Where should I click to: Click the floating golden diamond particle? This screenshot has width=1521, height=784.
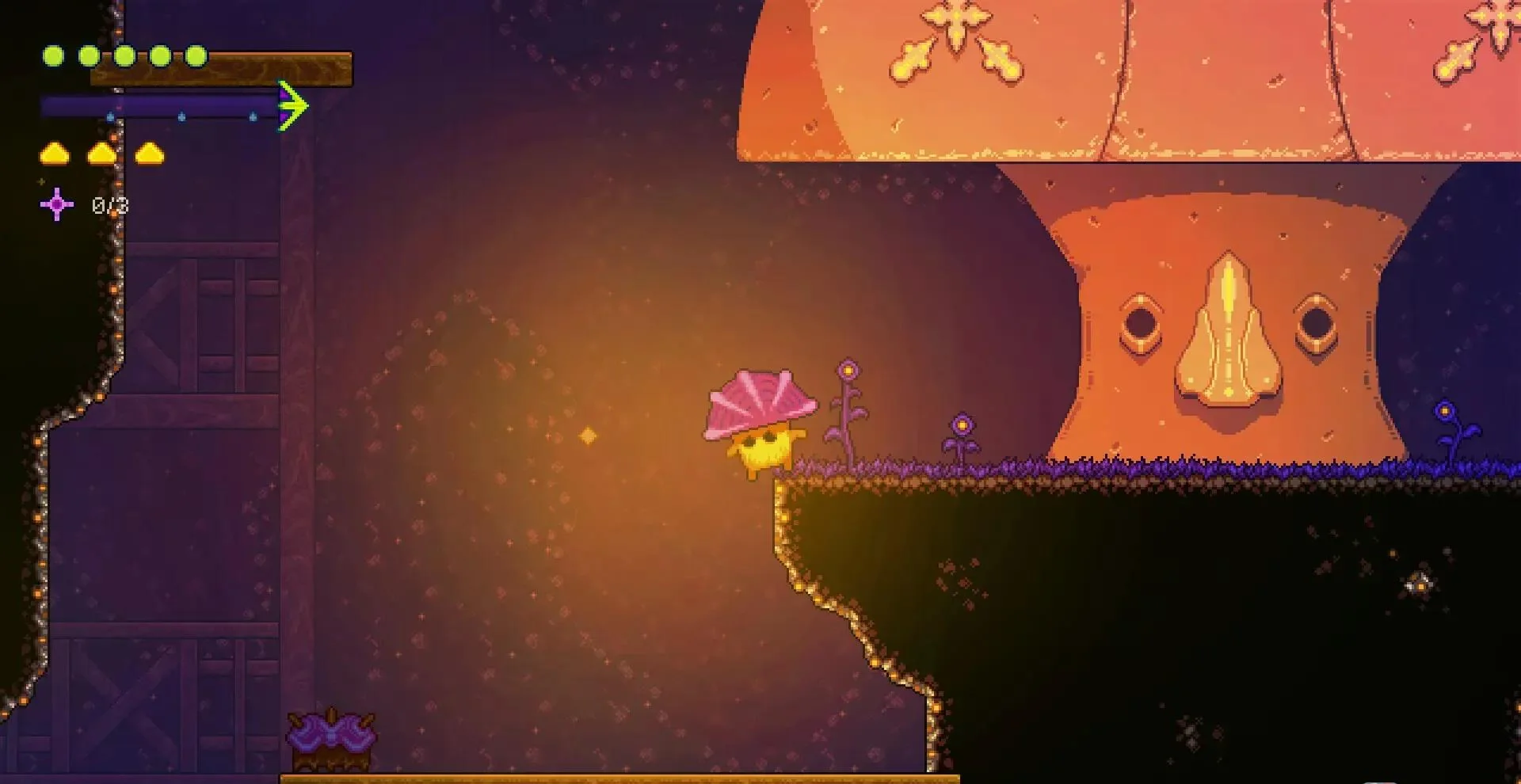[x=586, y=434]
